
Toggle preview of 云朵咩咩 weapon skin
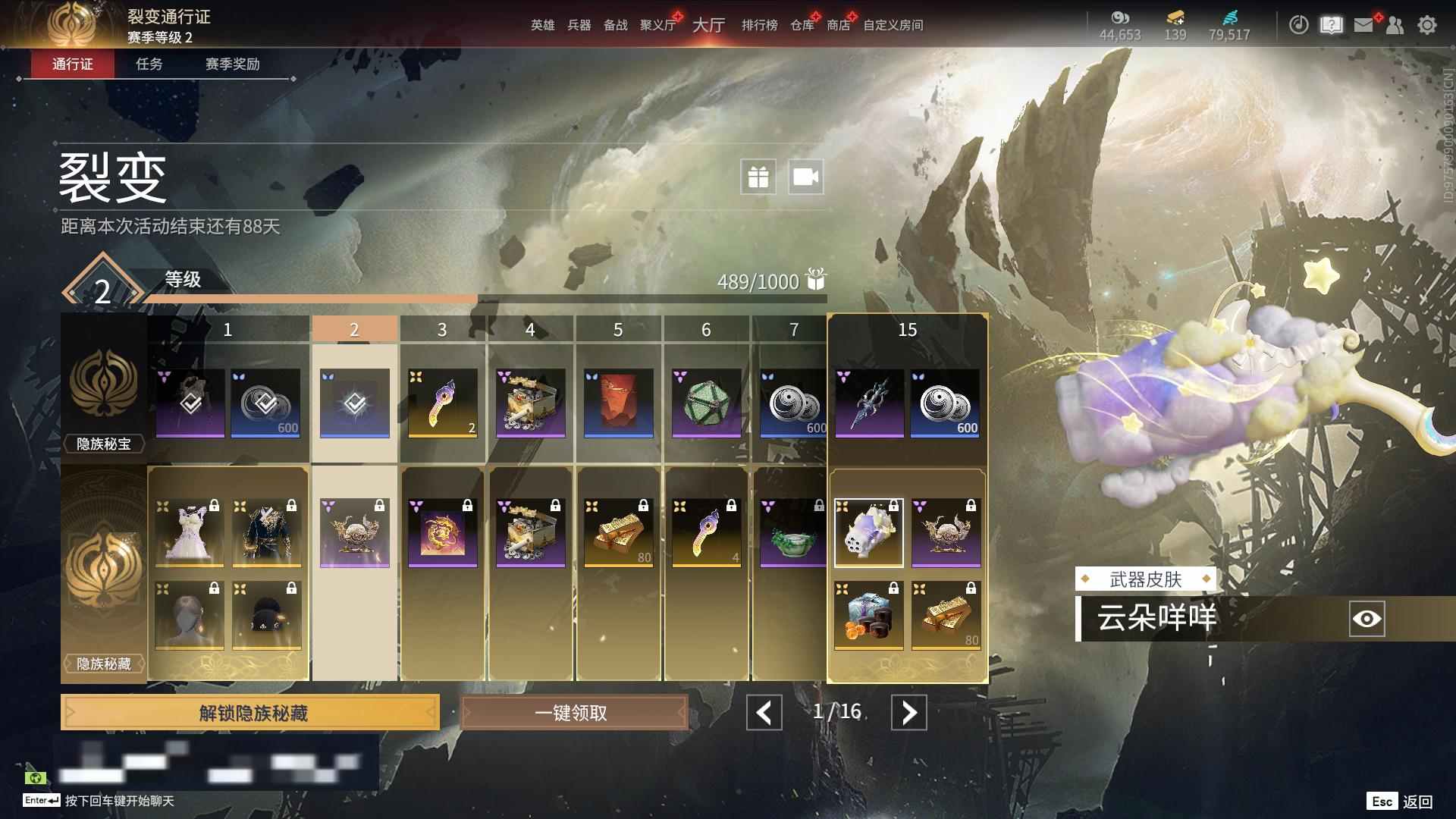click(x=1367, y=619)
